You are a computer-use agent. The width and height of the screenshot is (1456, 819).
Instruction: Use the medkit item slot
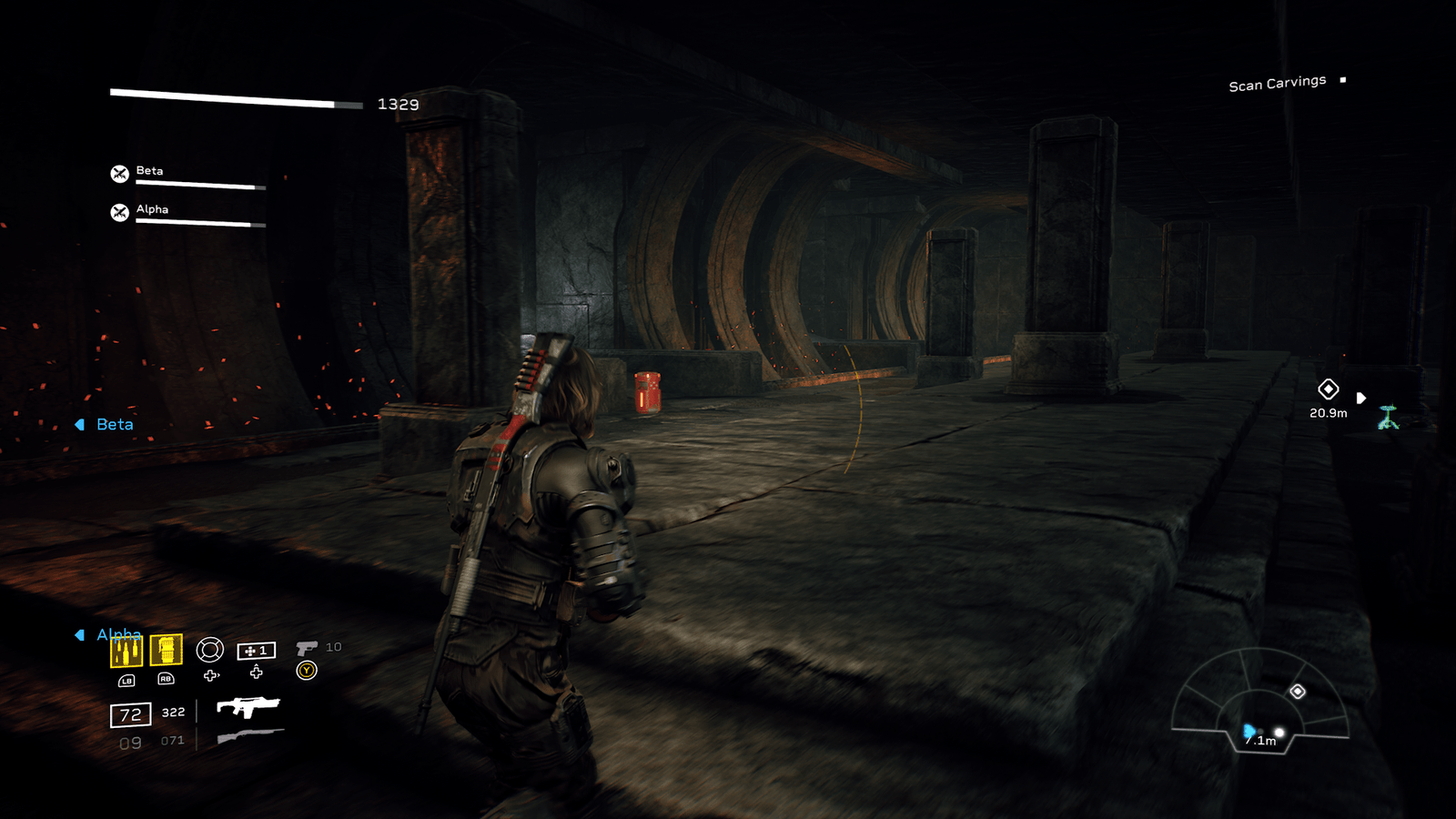click(x=256, y=651)
